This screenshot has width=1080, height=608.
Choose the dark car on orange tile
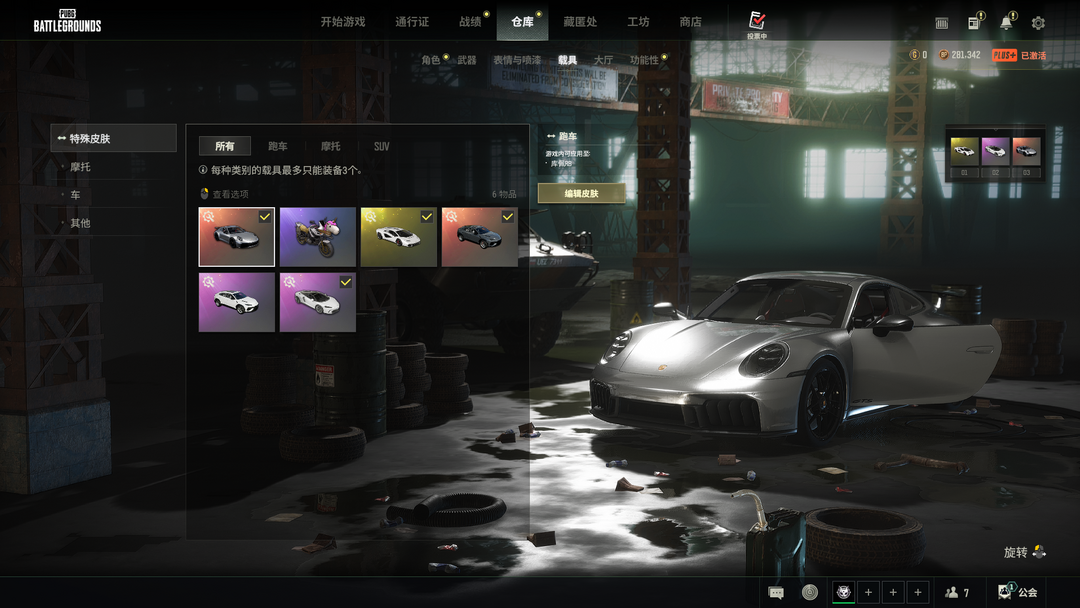[x=479, y=237]
